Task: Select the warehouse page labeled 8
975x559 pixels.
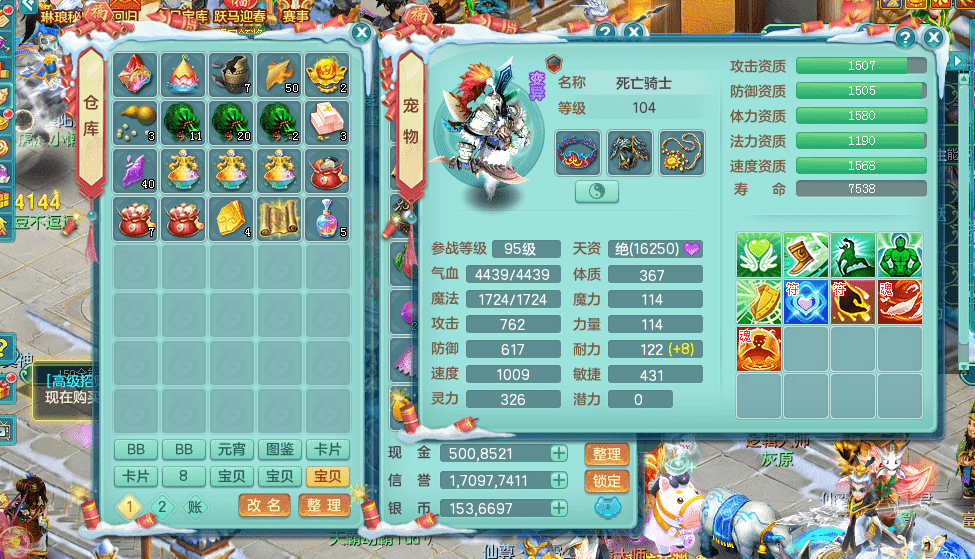Action: pos(185,476)
